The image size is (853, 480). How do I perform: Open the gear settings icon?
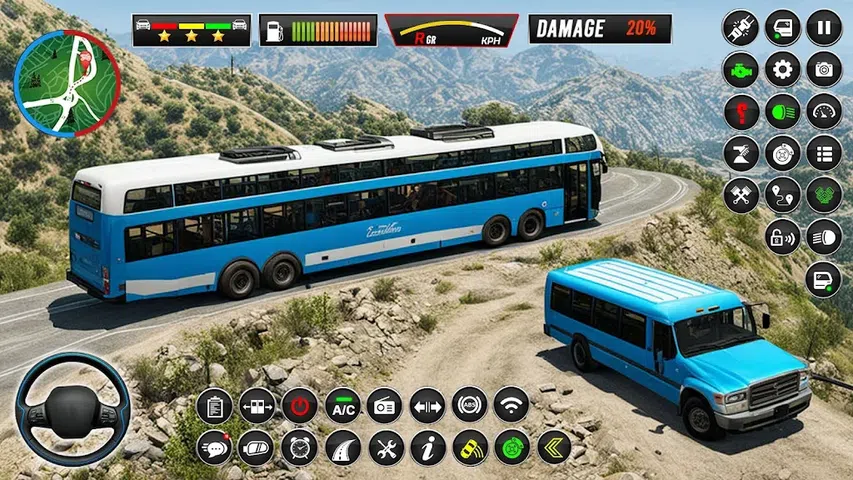point(782,69)
